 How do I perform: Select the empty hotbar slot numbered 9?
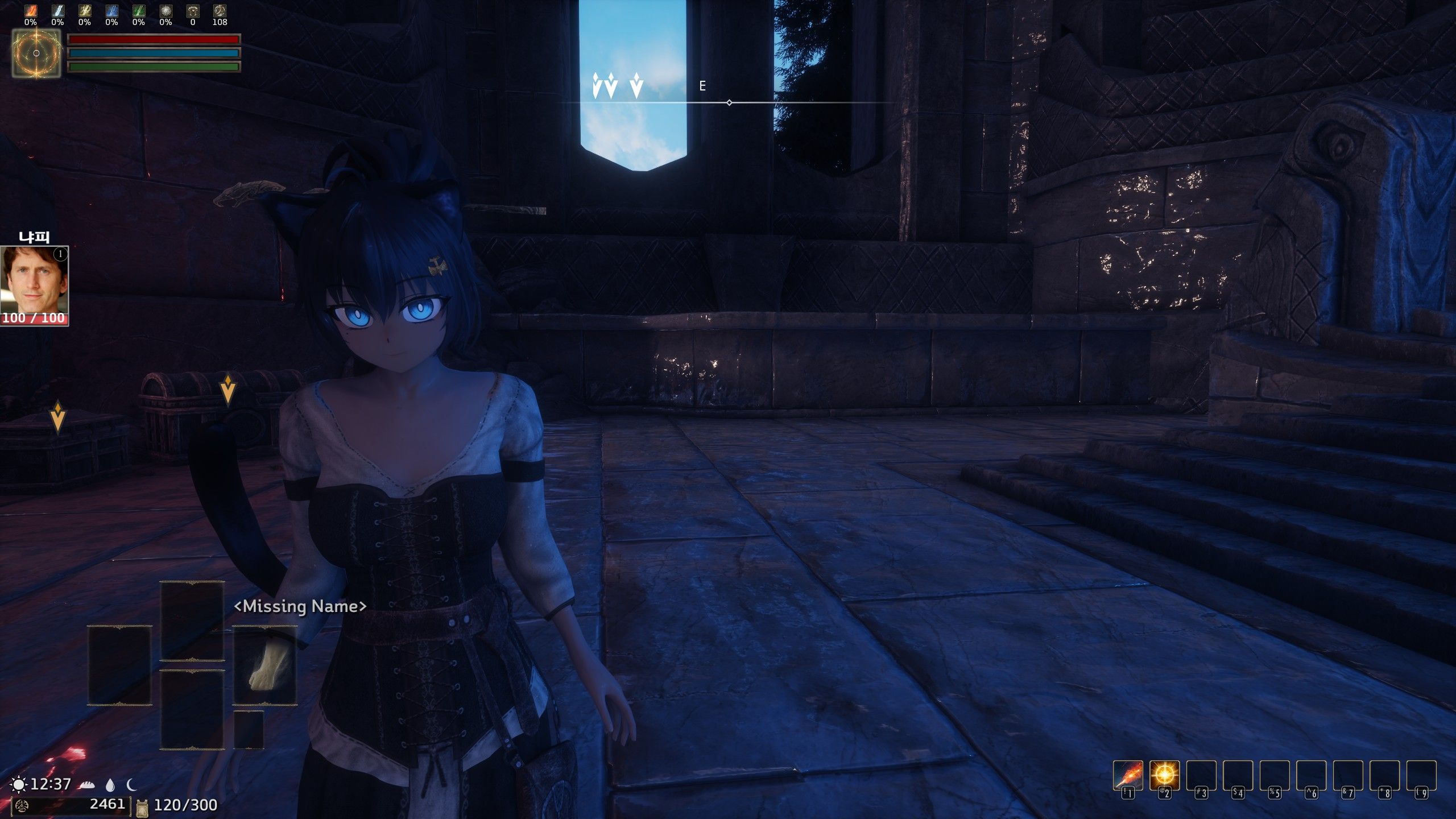tap(1421, 775)
